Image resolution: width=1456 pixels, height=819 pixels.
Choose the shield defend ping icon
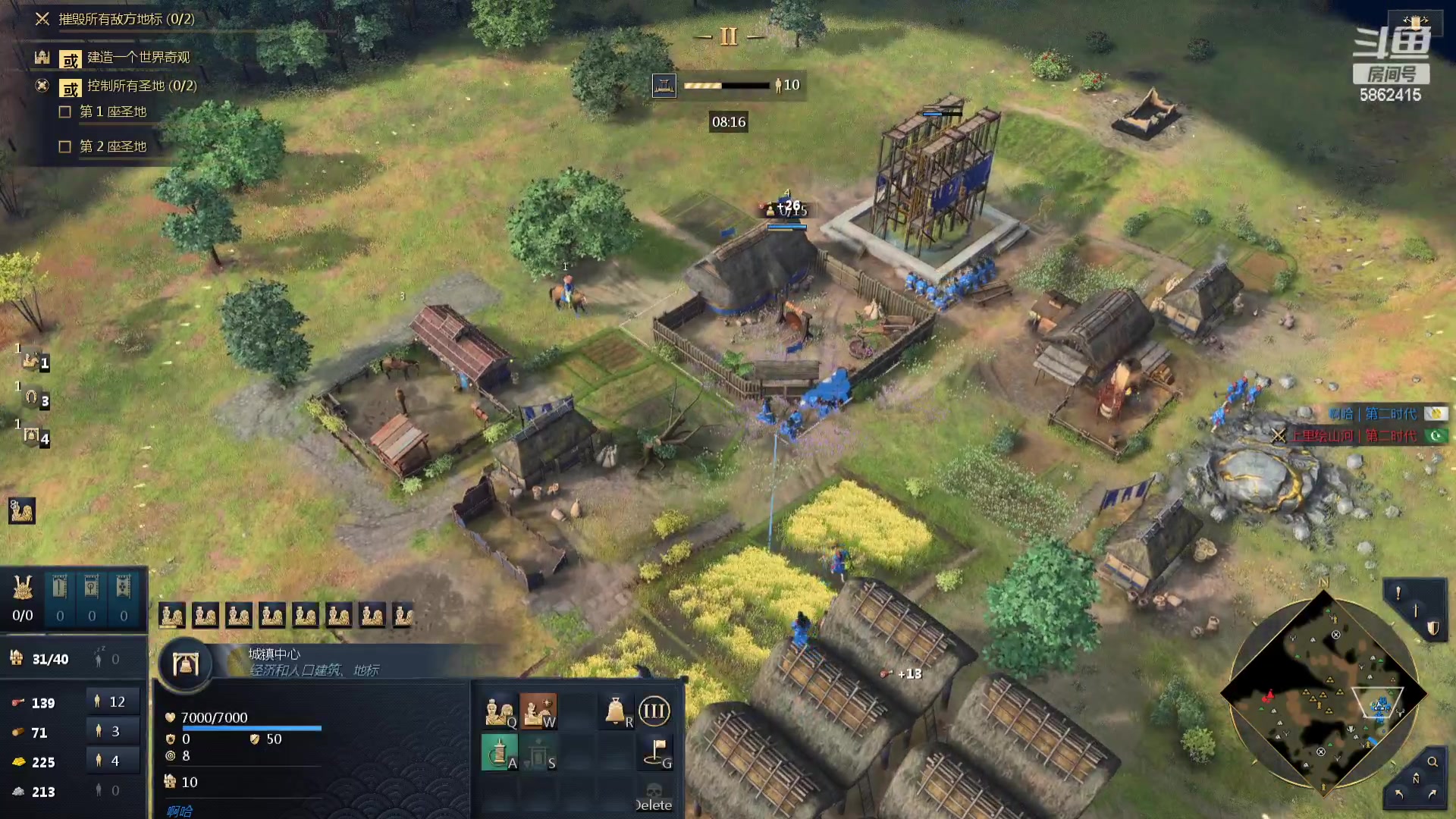click(x=1432, y=628)
